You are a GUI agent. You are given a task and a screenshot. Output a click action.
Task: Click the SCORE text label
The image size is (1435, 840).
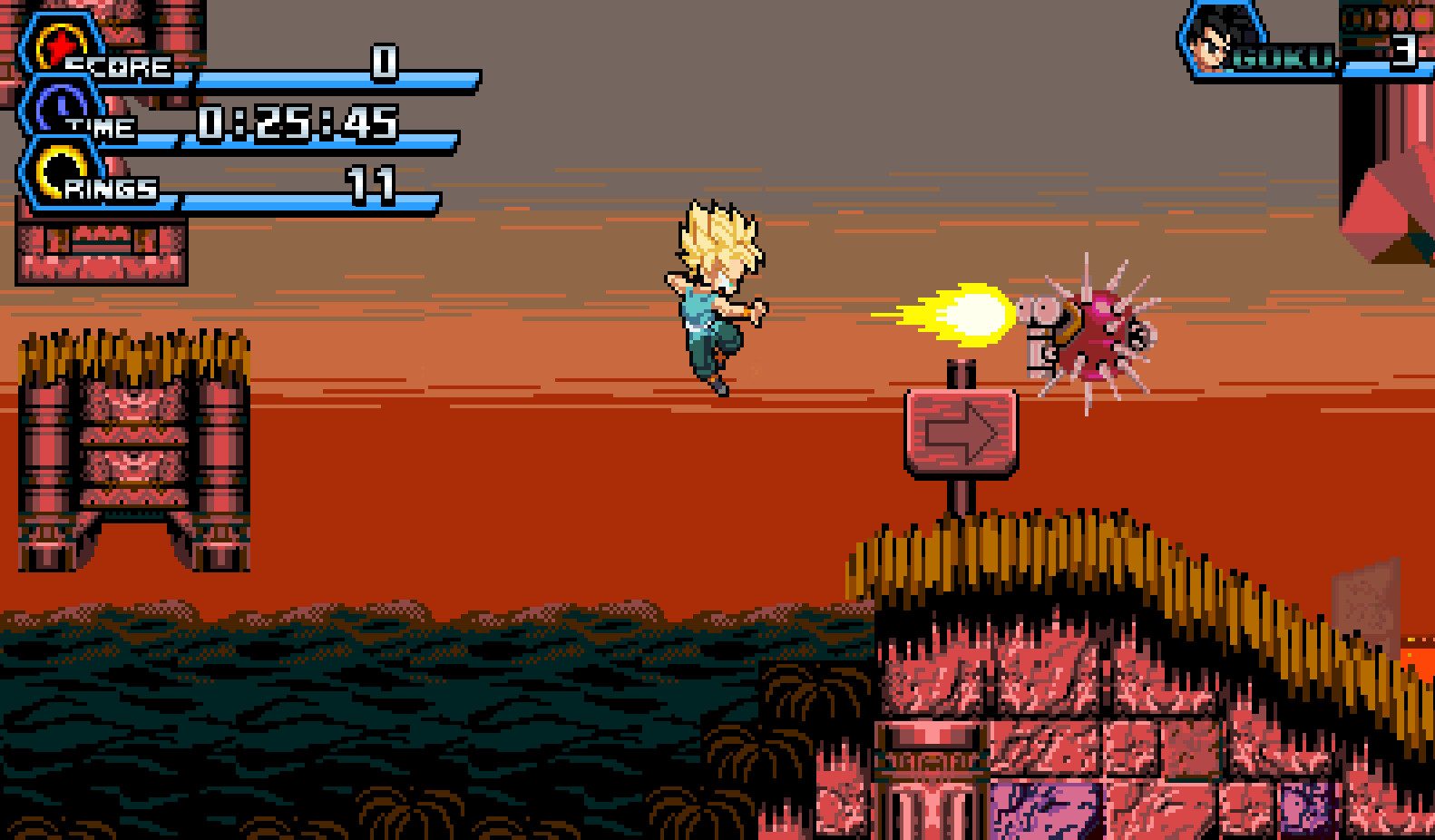click(121, 65)
